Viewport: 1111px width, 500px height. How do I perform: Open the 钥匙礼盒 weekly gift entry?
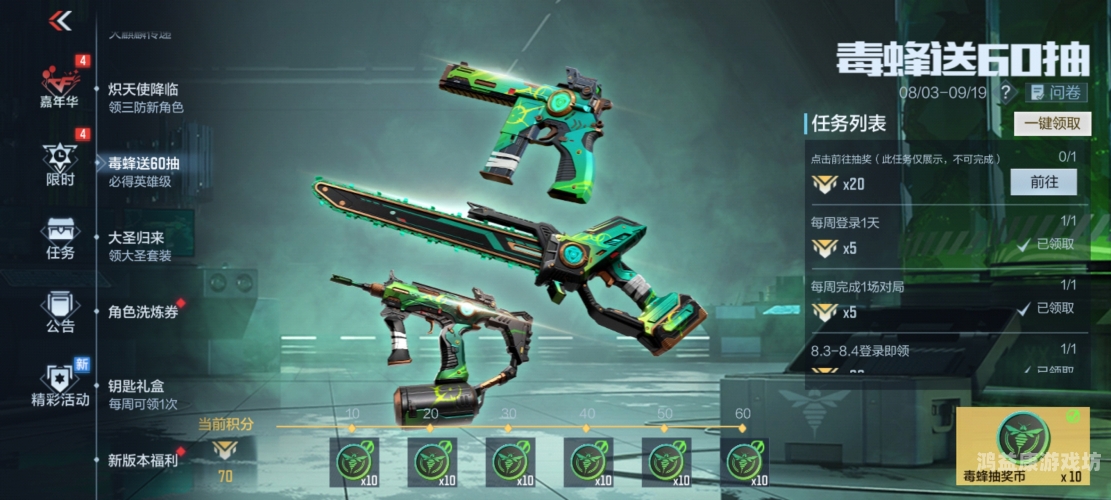coord(143,393)
